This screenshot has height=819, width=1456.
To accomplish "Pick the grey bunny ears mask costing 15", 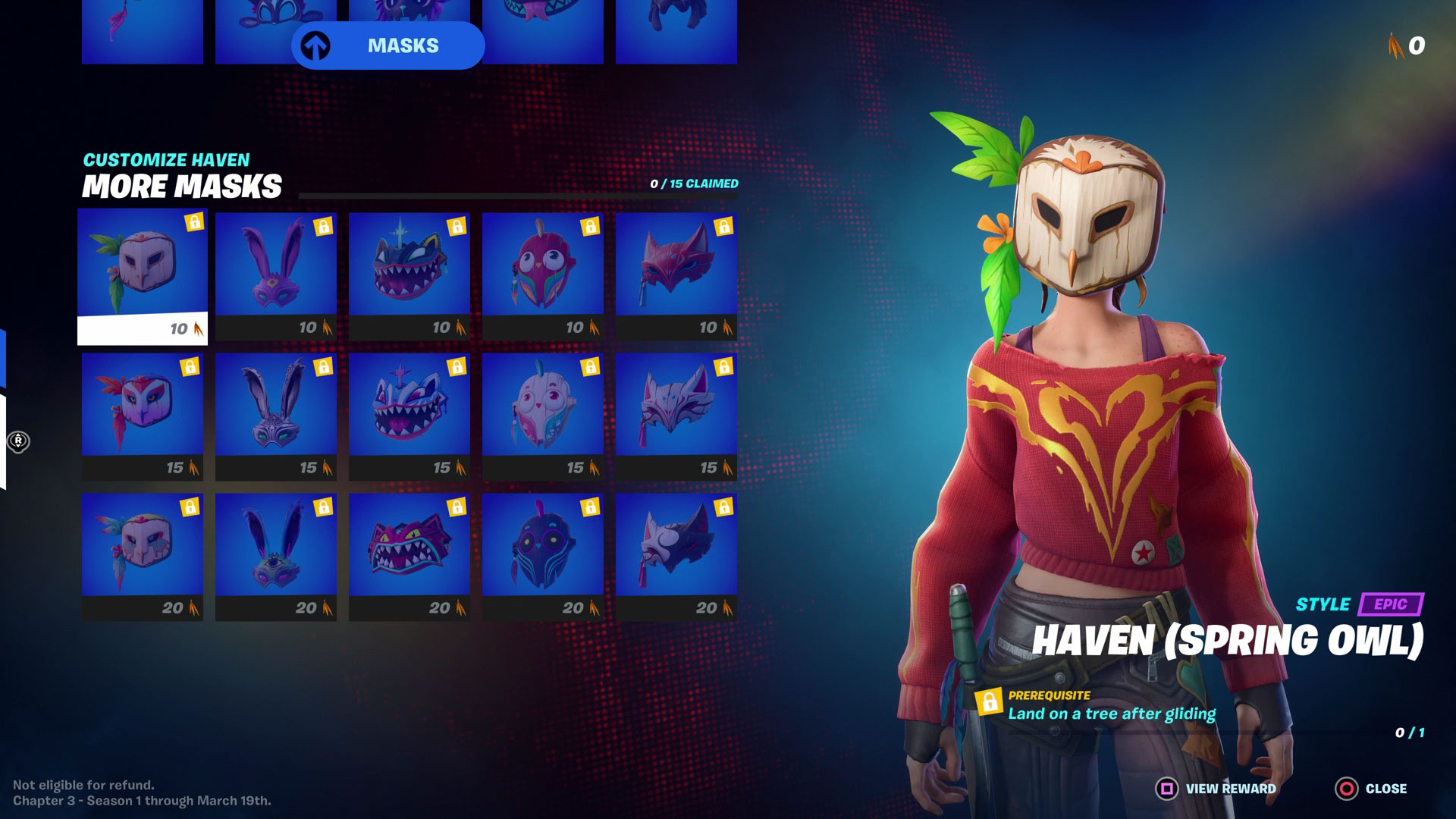I will point(276,413).
